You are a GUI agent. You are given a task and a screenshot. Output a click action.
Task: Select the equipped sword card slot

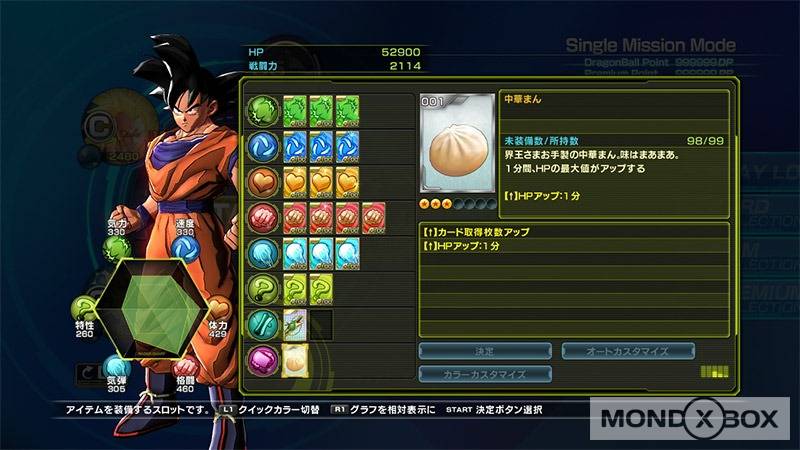click(294, 323)
